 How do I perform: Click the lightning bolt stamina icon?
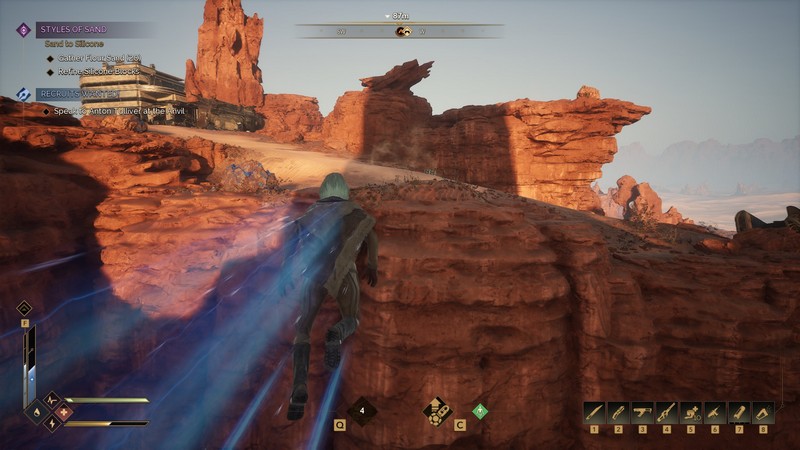click(51, 424)
